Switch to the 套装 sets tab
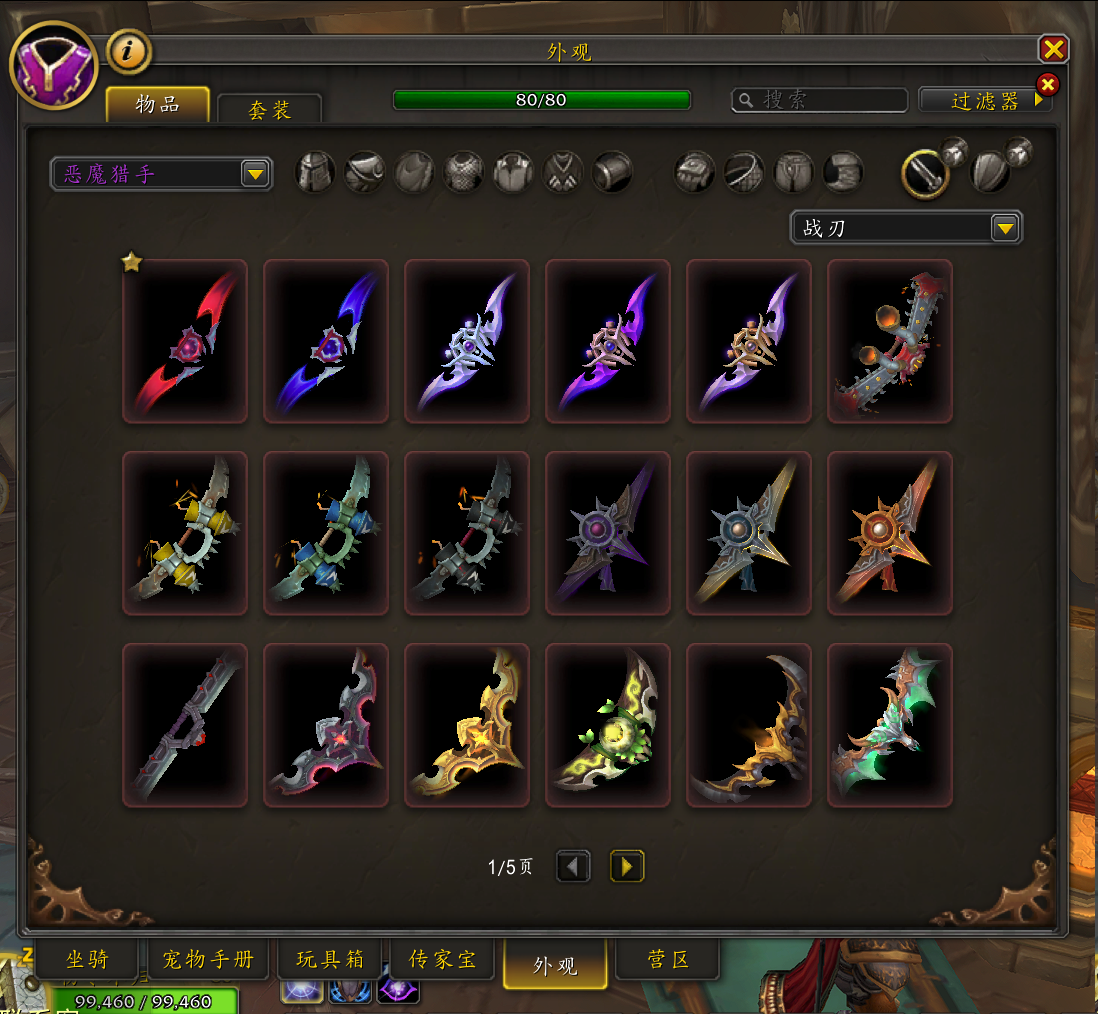 pos(269,109)
